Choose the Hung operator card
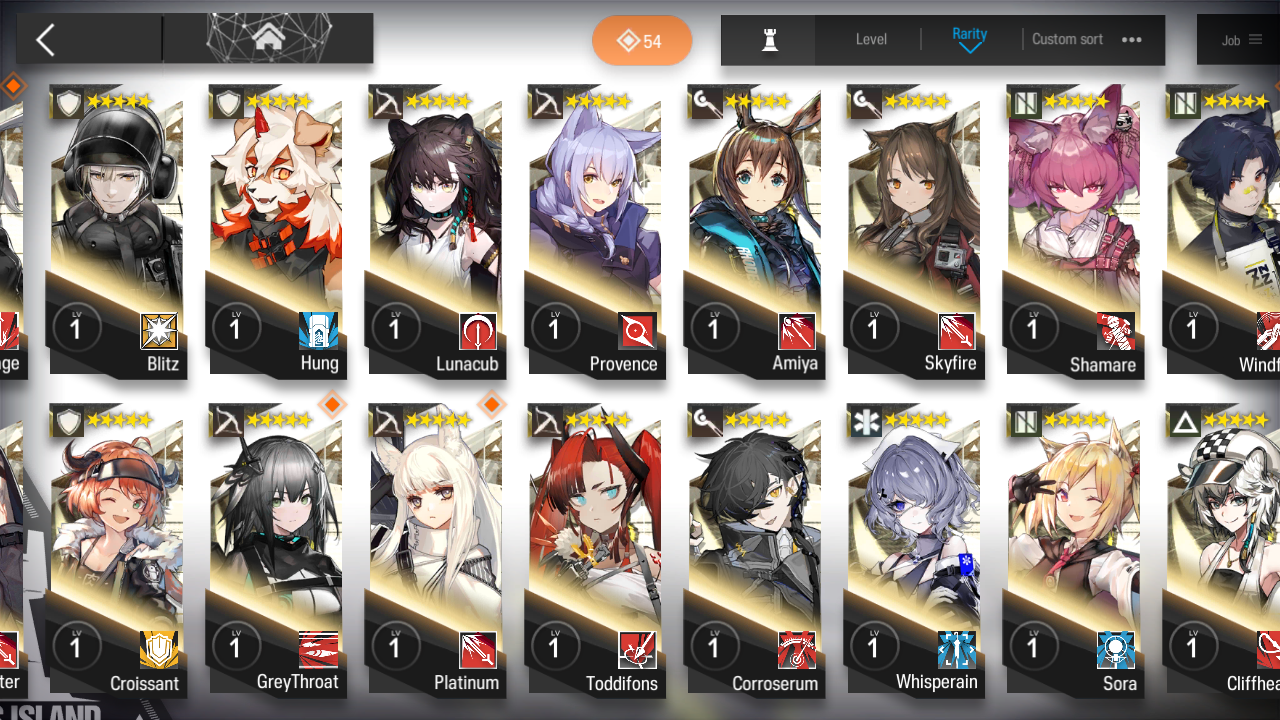The image size is (1280, 720). [x=276, y=230]
